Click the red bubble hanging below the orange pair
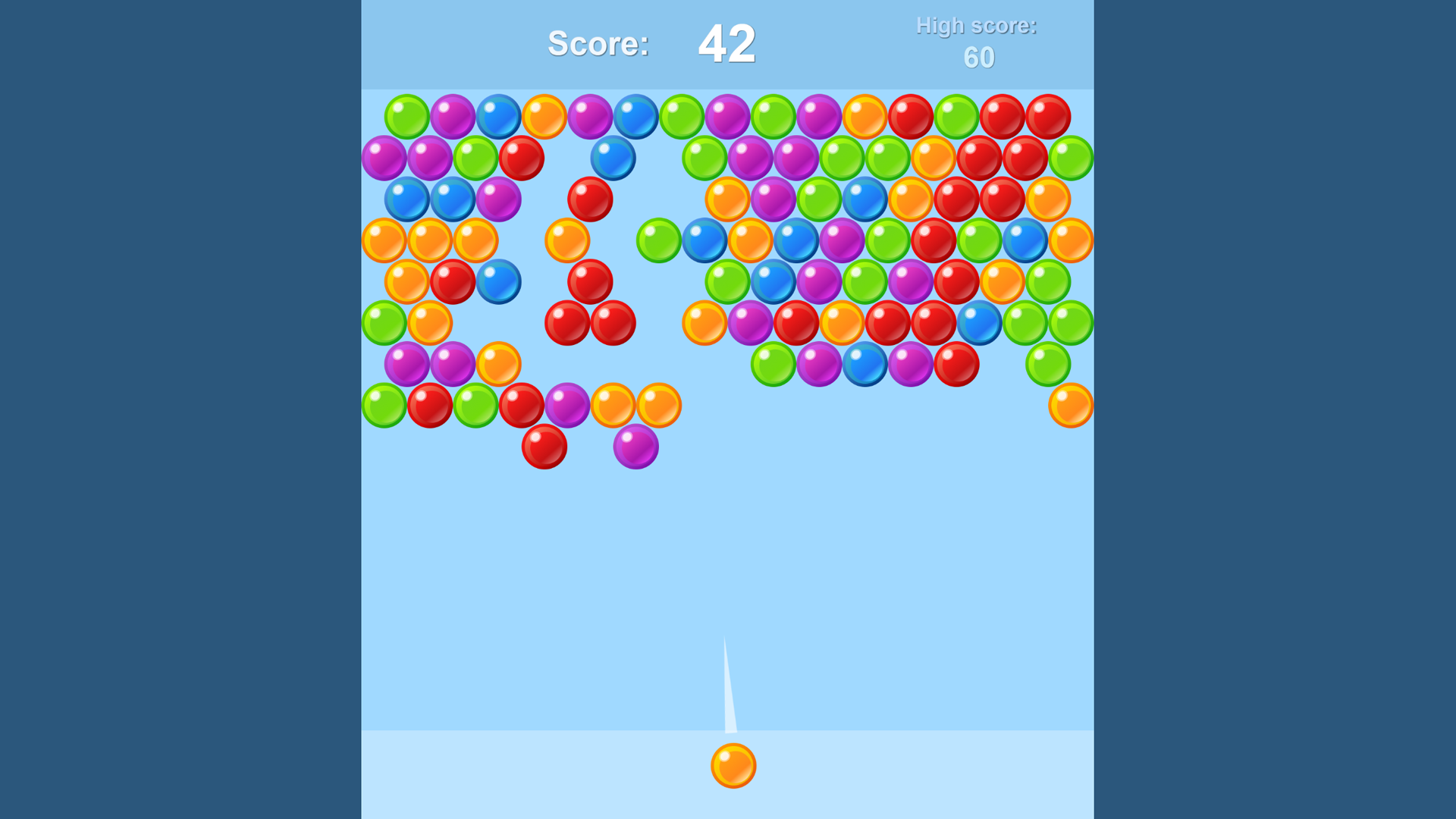The width and height of the screenshot is (1456, 819). coord(545,447)
